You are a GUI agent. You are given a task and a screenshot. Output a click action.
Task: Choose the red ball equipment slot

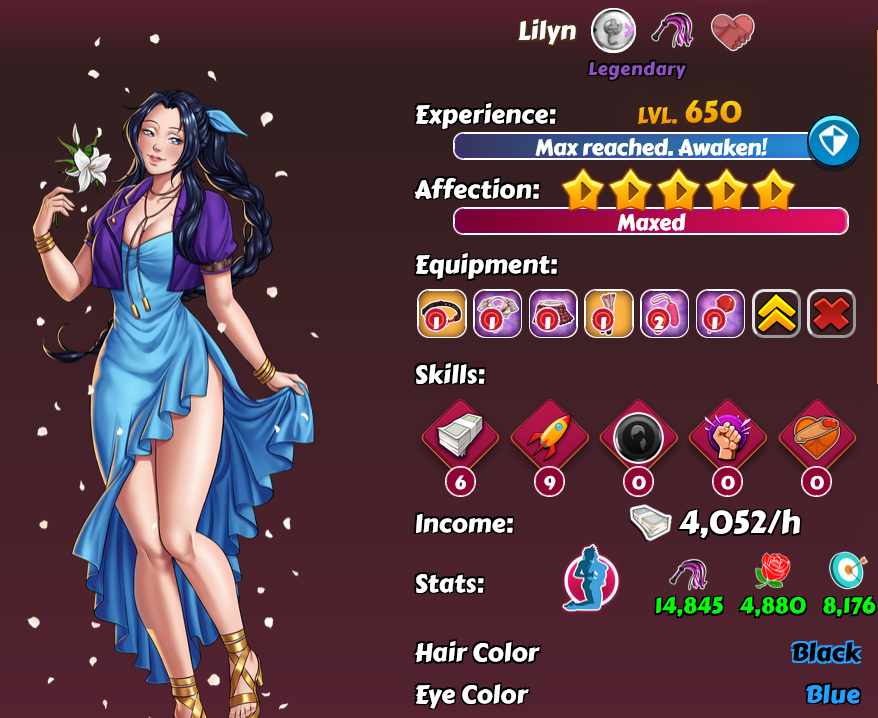point(720,313)
